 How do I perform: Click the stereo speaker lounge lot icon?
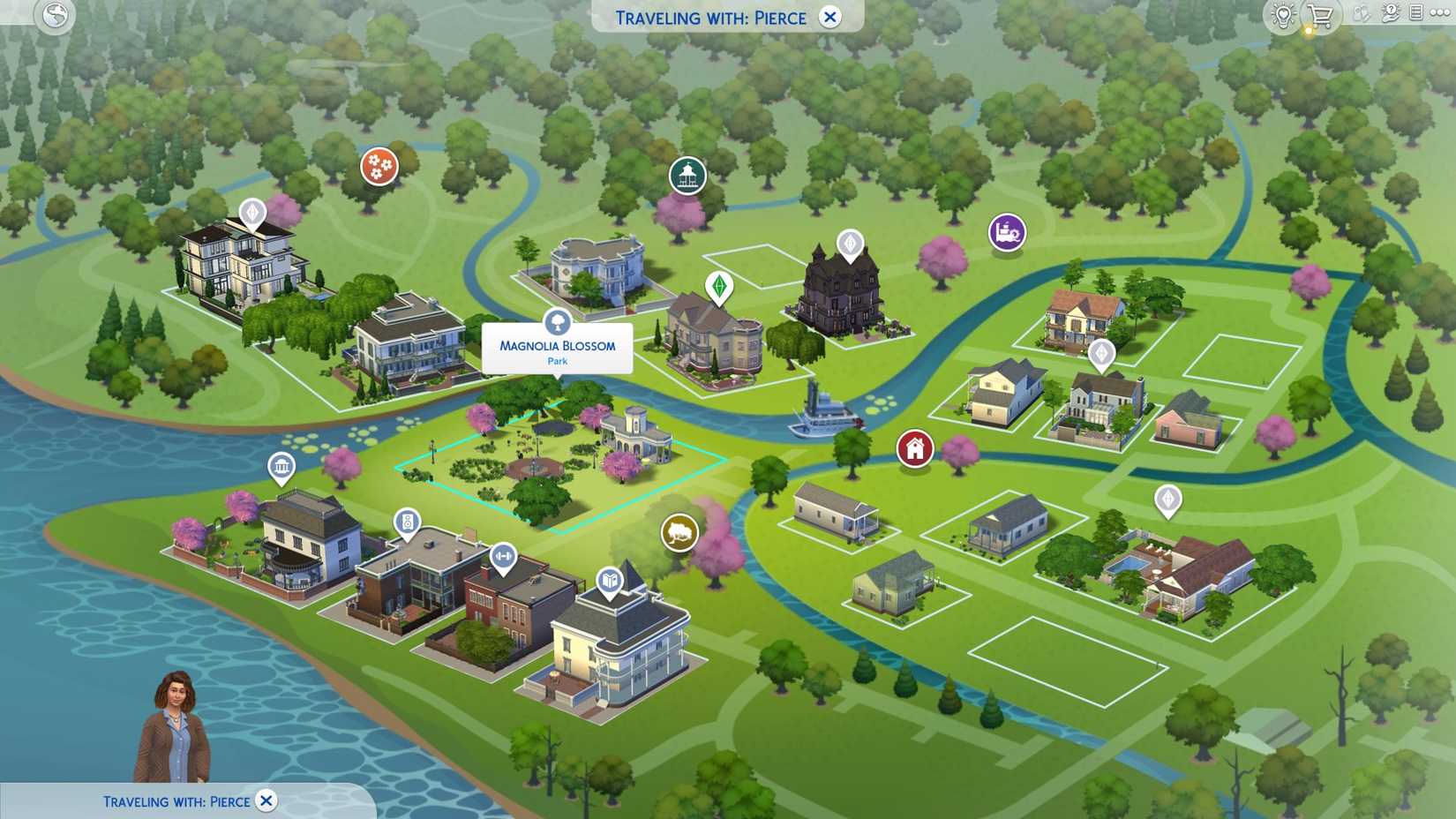pyautogui.click(x=407, y=521)
